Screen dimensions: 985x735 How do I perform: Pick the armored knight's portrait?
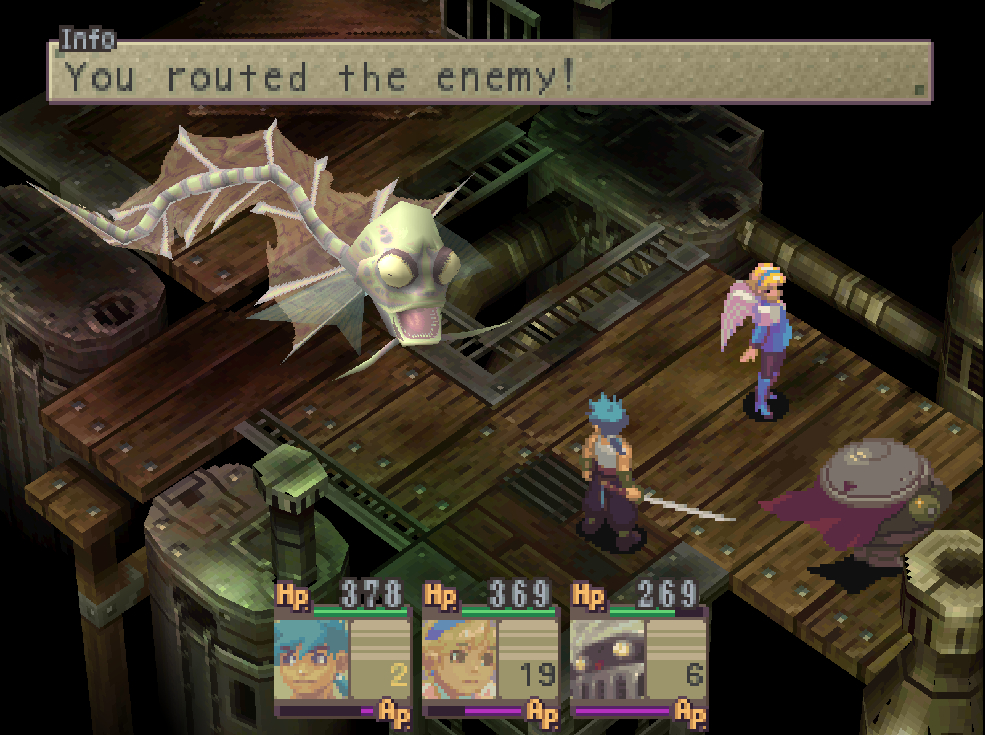tap(608, 659)
